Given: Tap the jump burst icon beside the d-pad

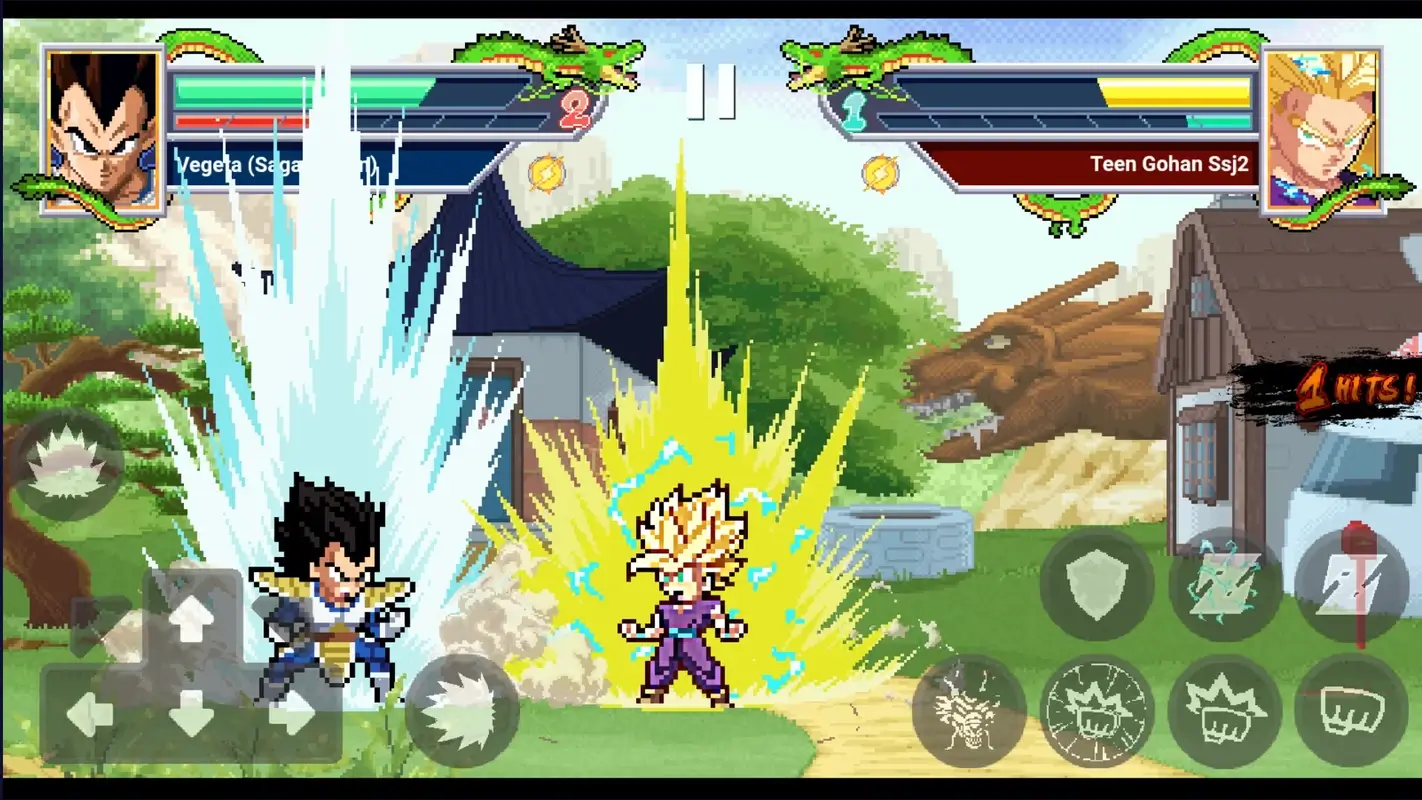Looking at the screenshot, I should point(460,712).
